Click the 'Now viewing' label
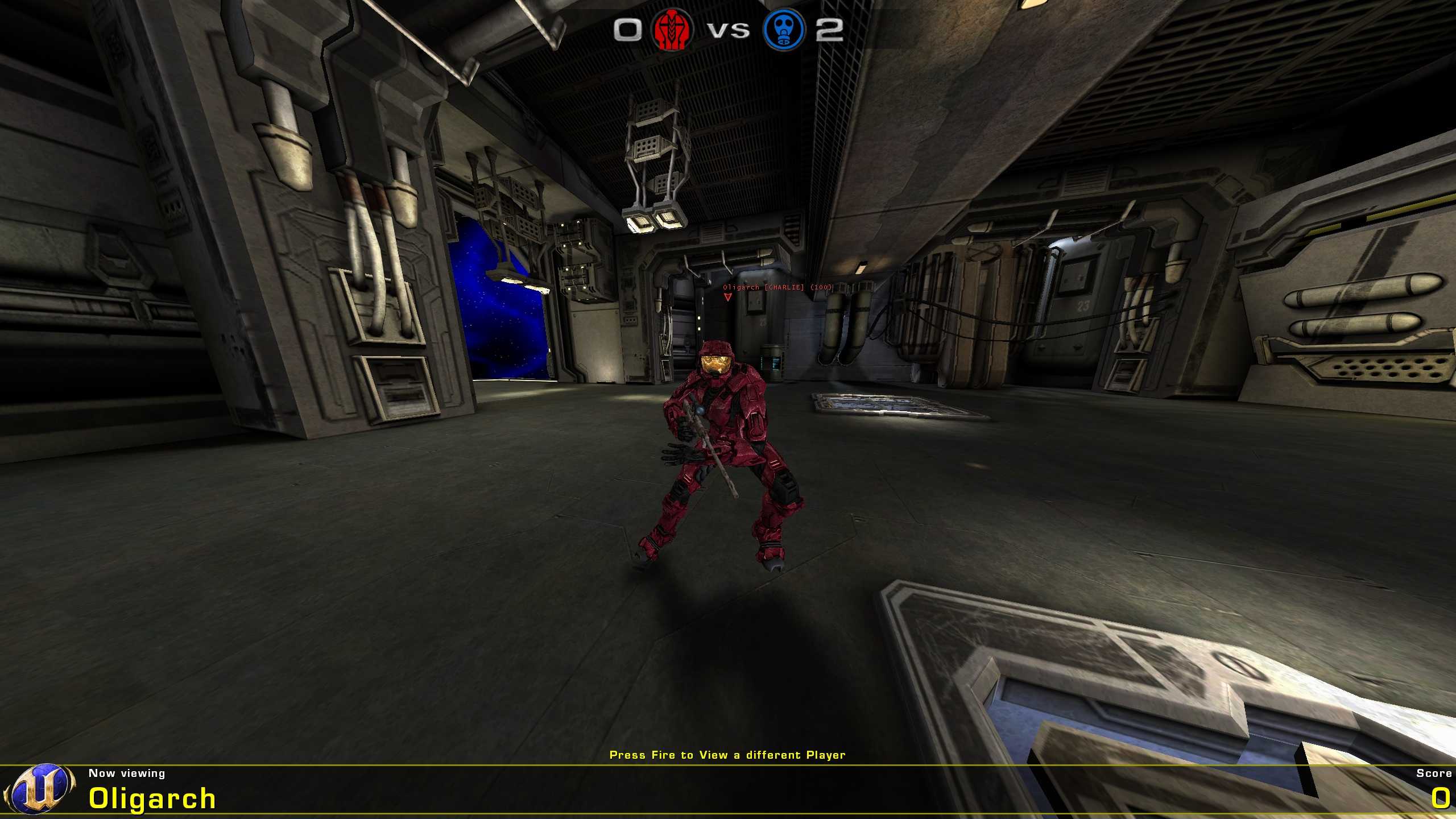 [126, 773]
